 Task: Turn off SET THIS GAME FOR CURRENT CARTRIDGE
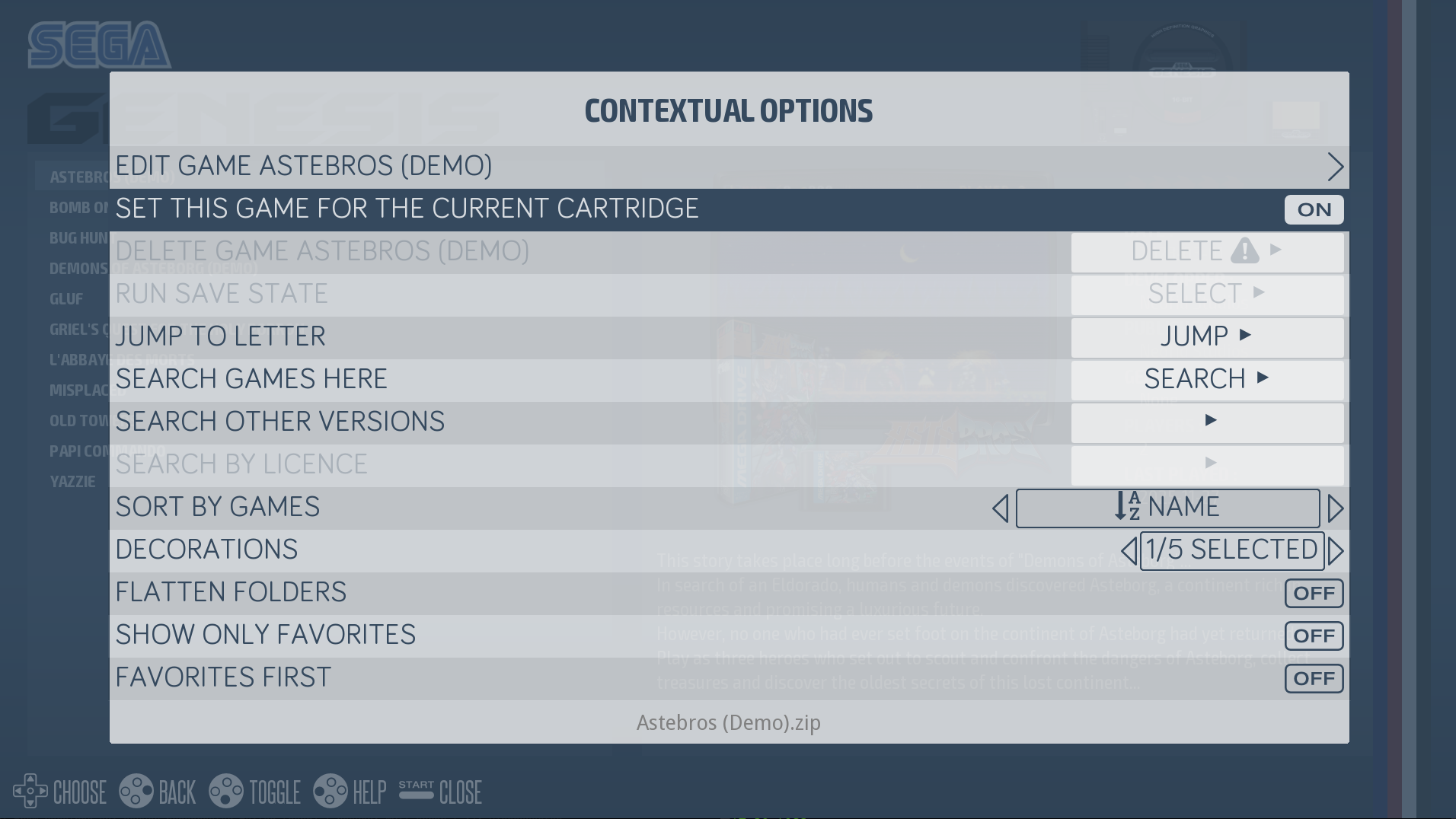1314,209
